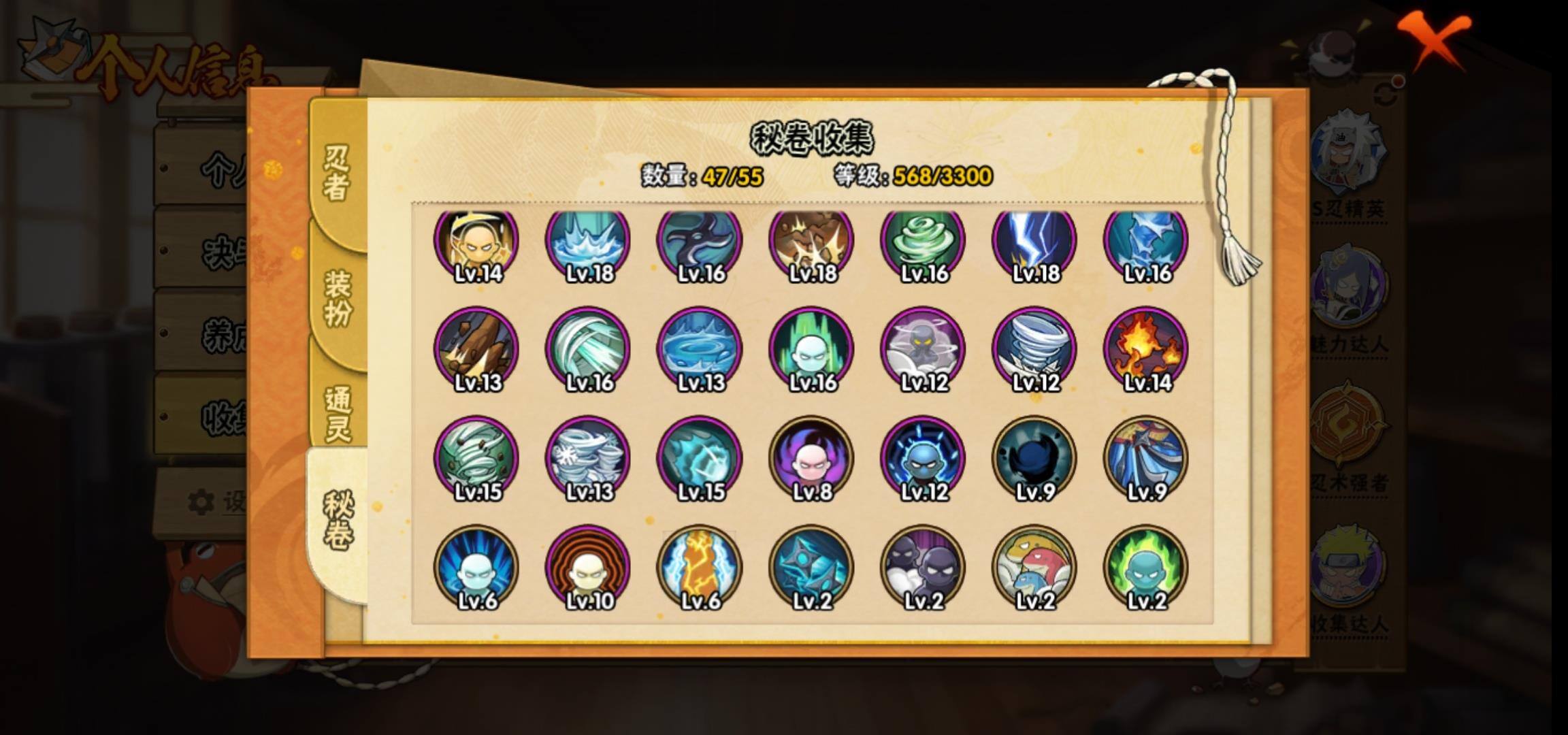Screen dimensions: 1568x735
Task: Open the purple aura figure scroll Lv.8
Action: point(811,457)
